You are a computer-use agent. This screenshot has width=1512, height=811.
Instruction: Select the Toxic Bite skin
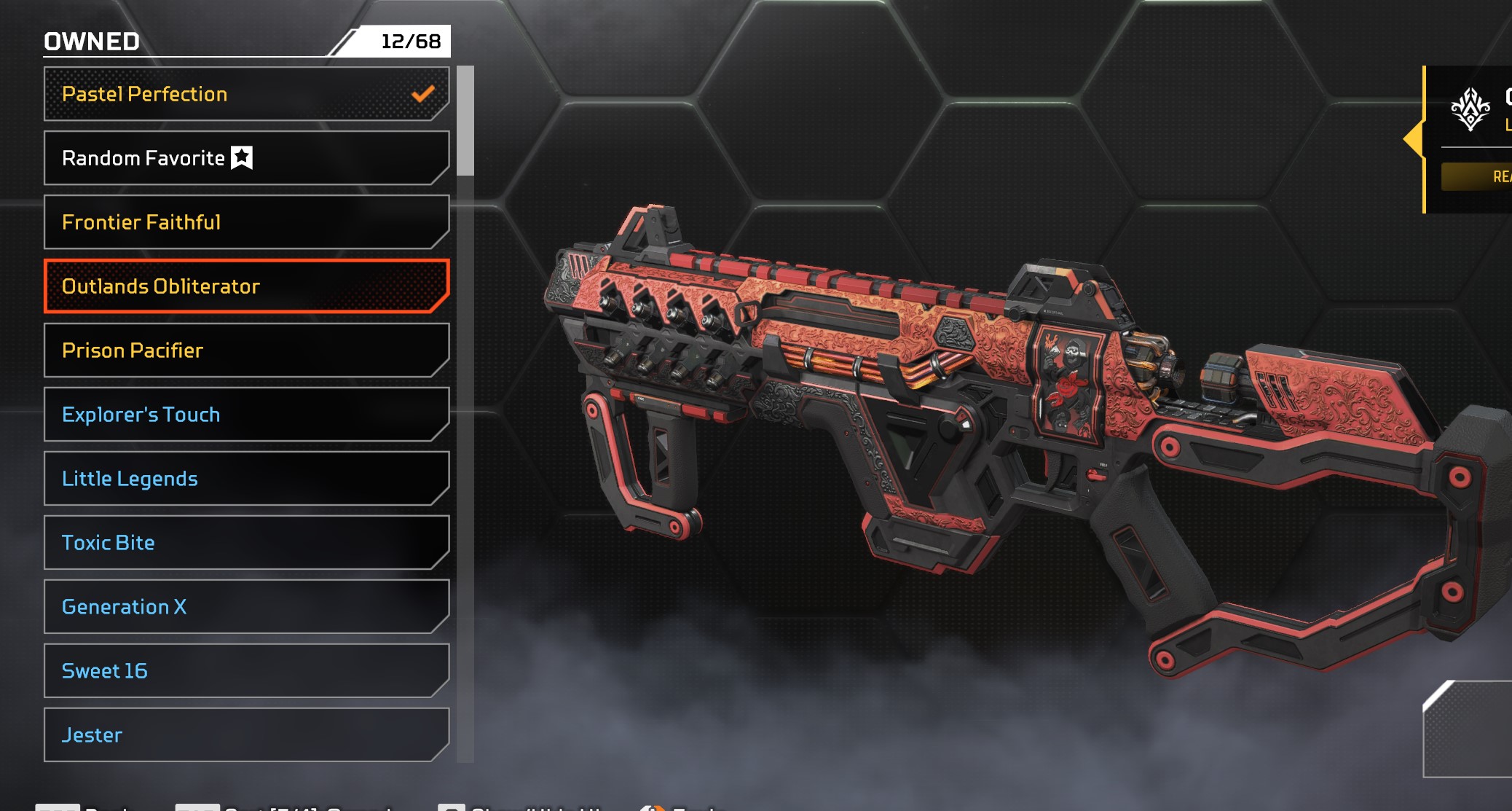[246, 543]
